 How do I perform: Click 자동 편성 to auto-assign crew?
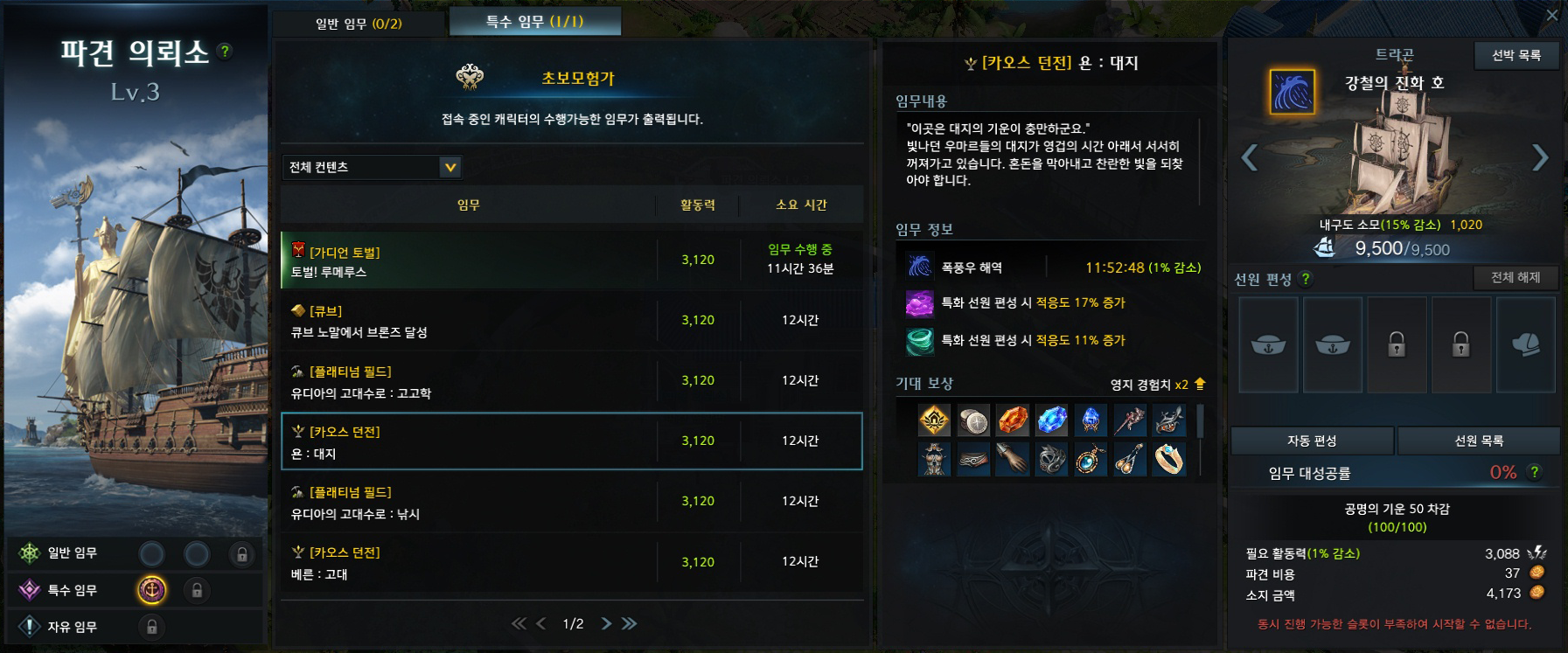pyautogui.click(x=1312, y=441)
